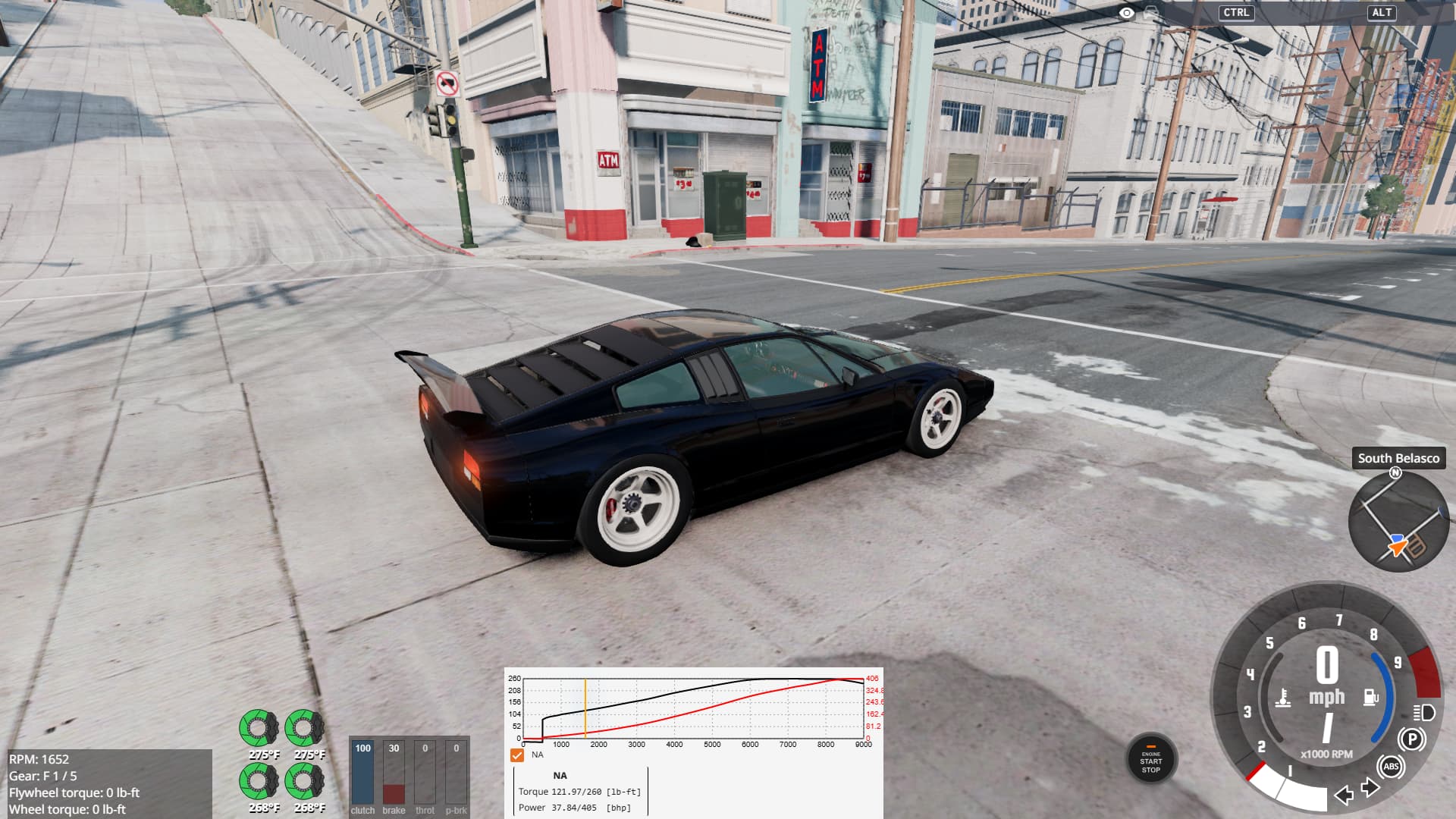Click the fuel pump gauge icon
Viewport: 1456px width, 819px height.
click(x=1370, y=696)
